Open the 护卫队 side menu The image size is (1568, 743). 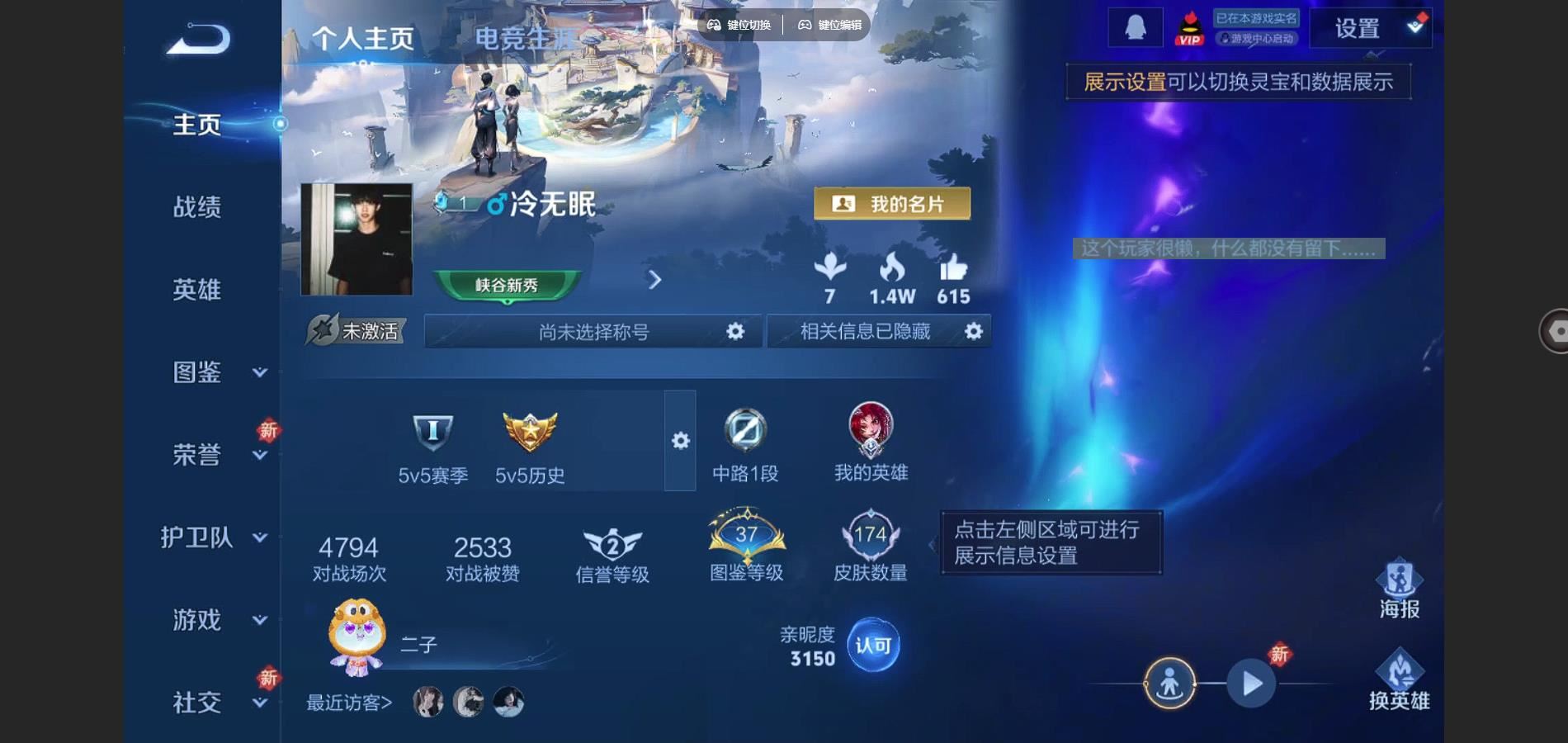point(213,537)
